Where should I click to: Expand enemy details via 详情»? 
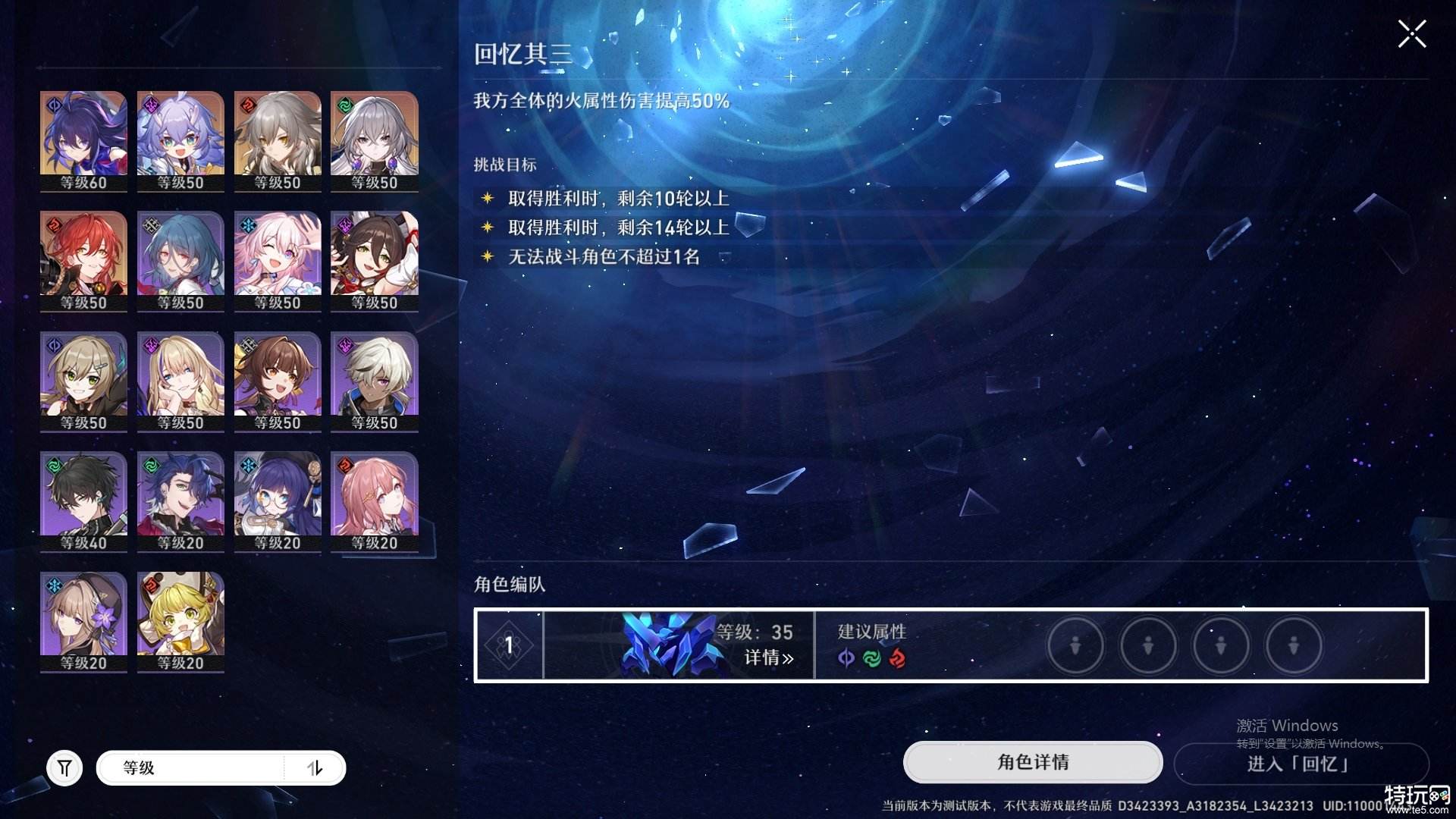point(768,659)
